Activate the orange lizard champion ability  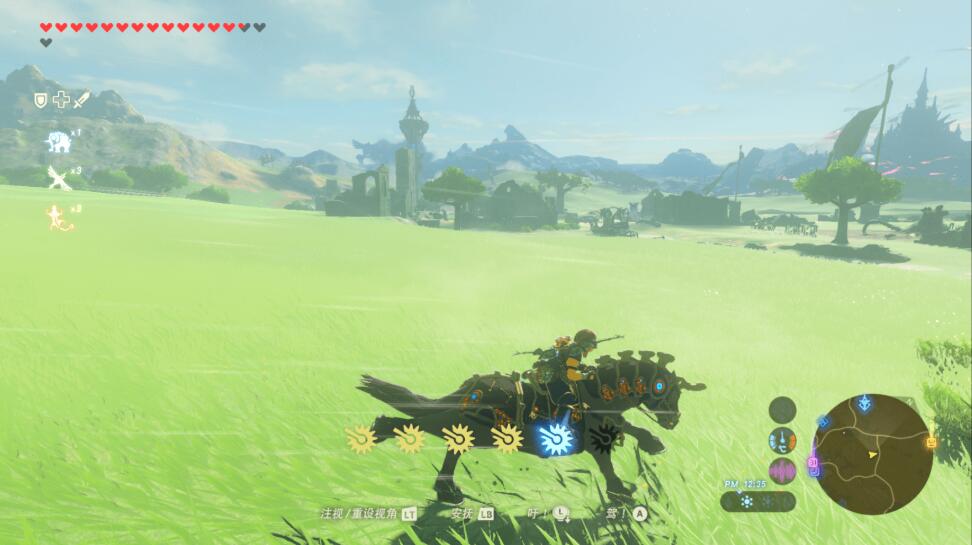(58, 216)
